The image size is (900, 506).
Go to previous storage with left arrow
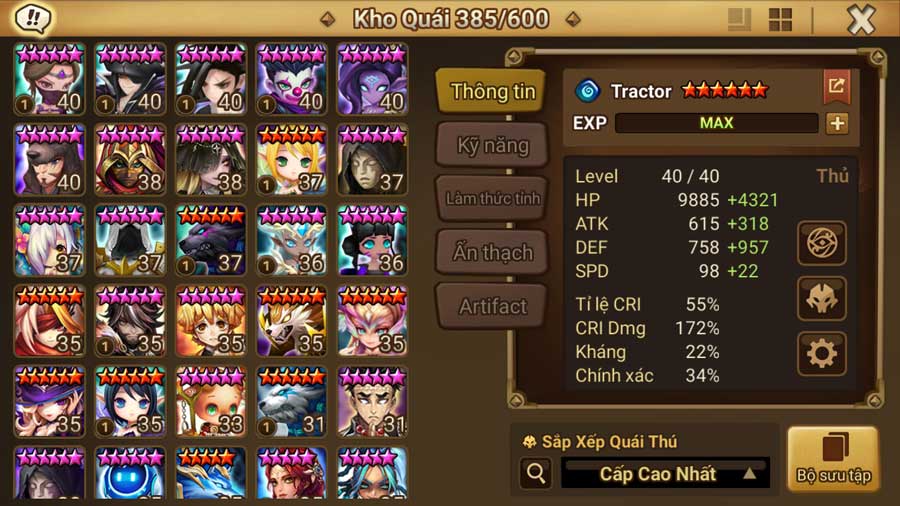[327, 19]
